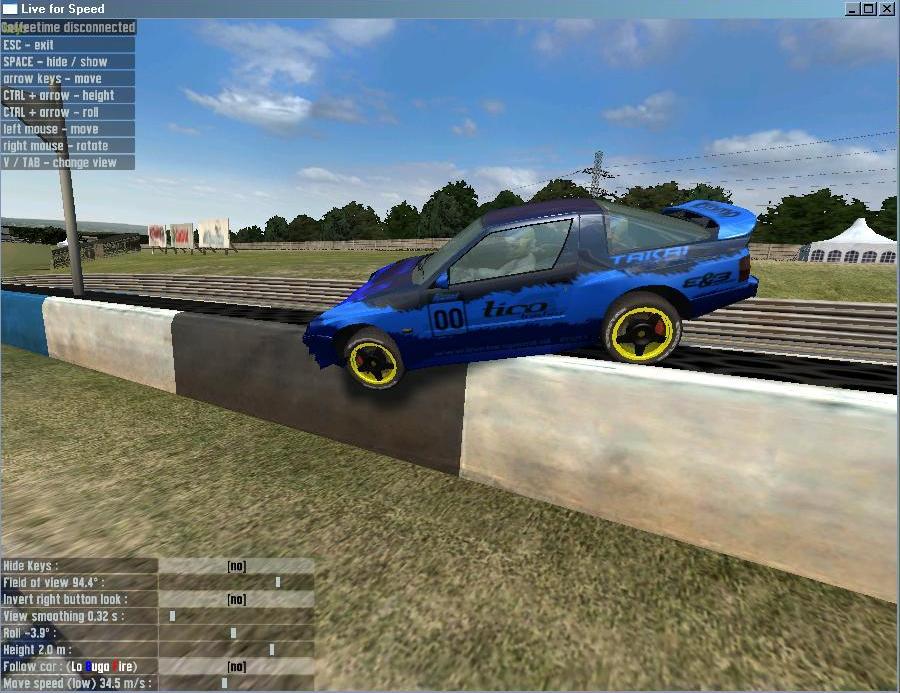Toggle the Hide Keys option
Viewport: 900px width, 693px height.
click(236, 566)
